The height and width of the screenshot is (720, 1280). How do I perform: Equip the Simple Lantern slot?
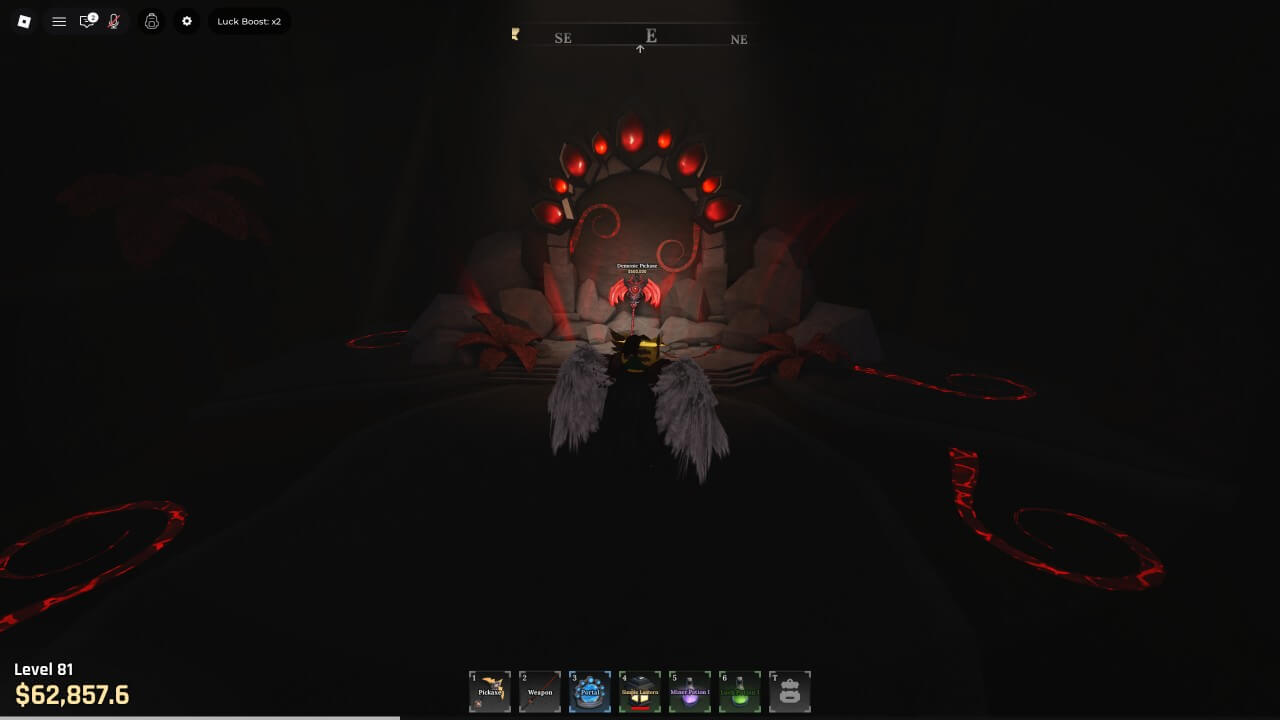[640, 691]
